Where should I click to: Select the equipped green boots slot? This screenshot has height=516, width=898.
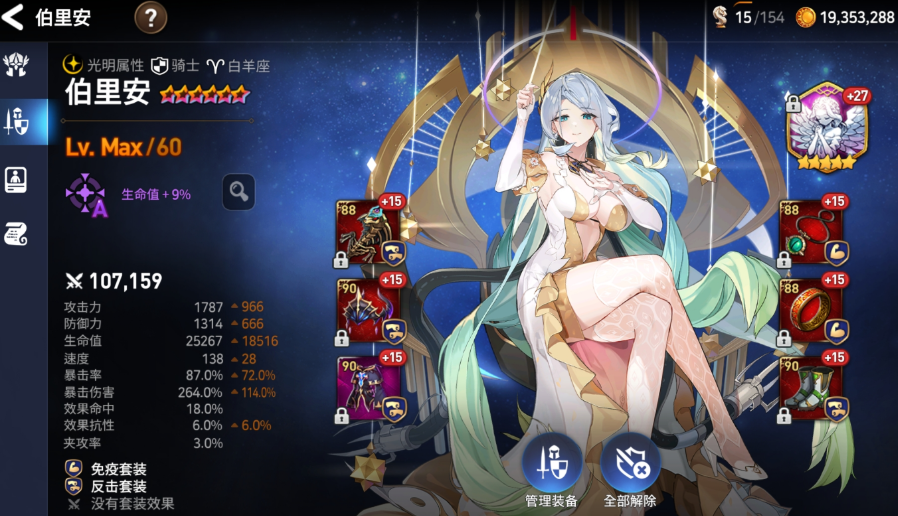[x=812, y=387]
